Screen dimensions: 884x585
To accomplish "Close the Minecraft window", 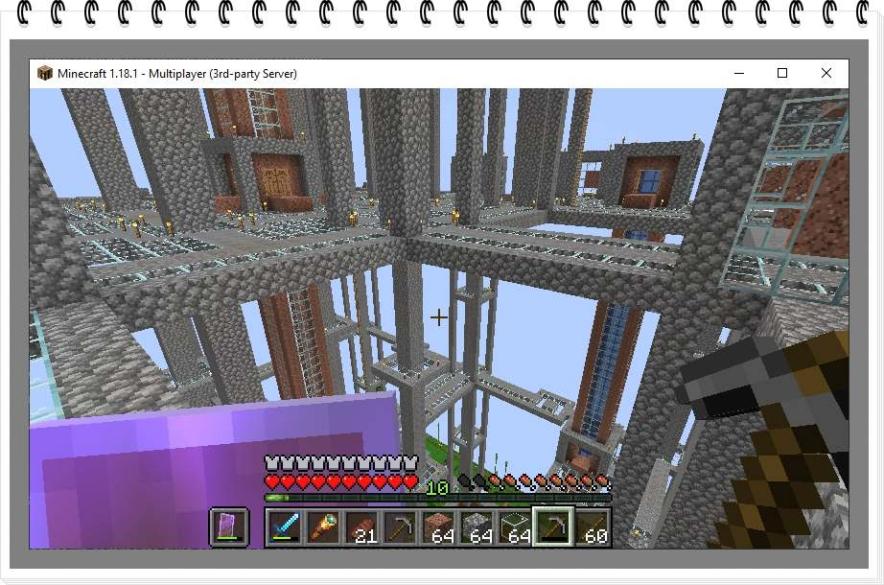I will pyautogui.click(x=826, y=73).
